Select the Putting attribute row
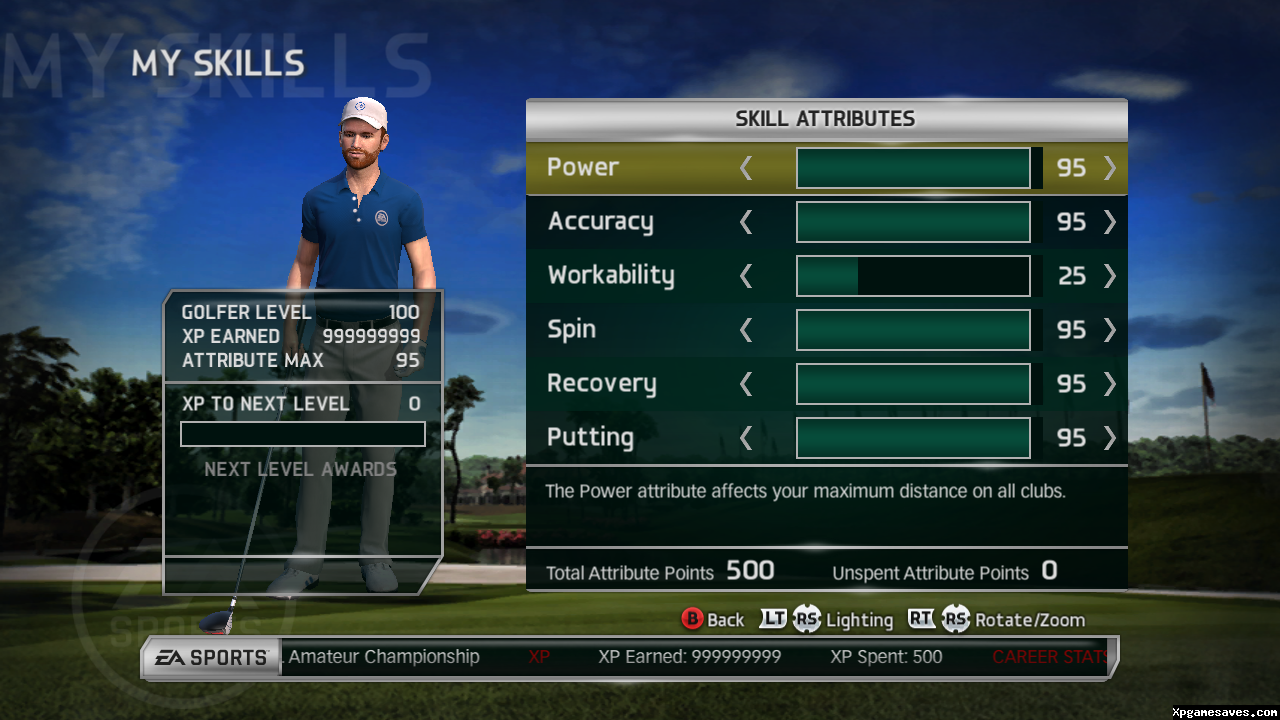This screenshot has width=1280, height=720. (590, 437)
